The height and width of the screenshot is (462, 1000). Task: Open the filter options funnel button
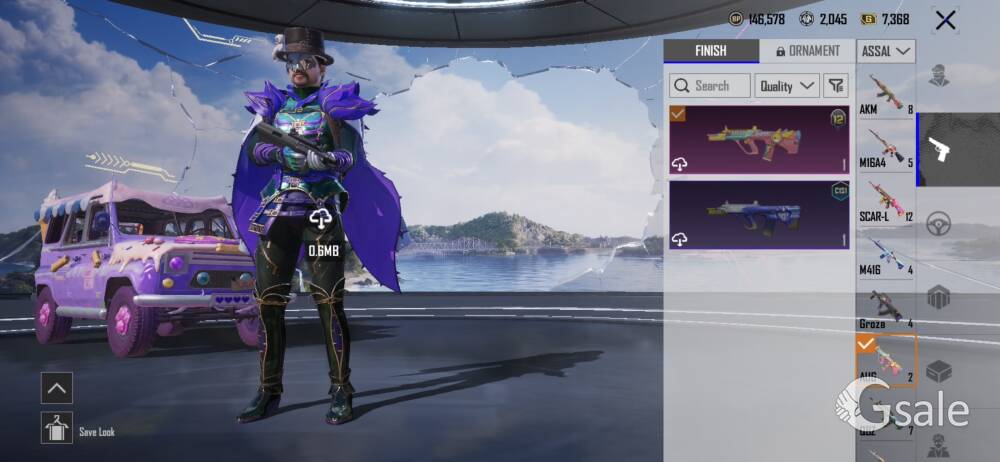[837, 86]
